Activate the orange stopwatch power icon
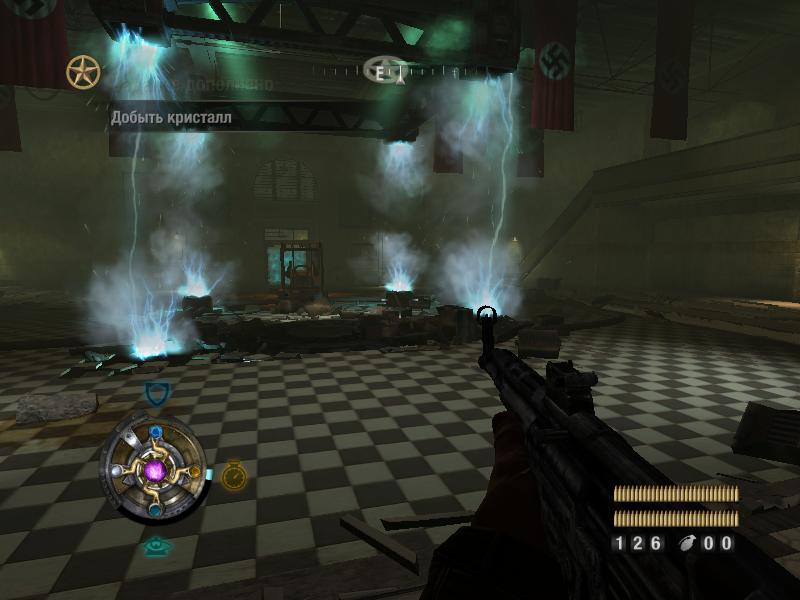This screenshot has width=800, height=600. [x=233, y=475]
